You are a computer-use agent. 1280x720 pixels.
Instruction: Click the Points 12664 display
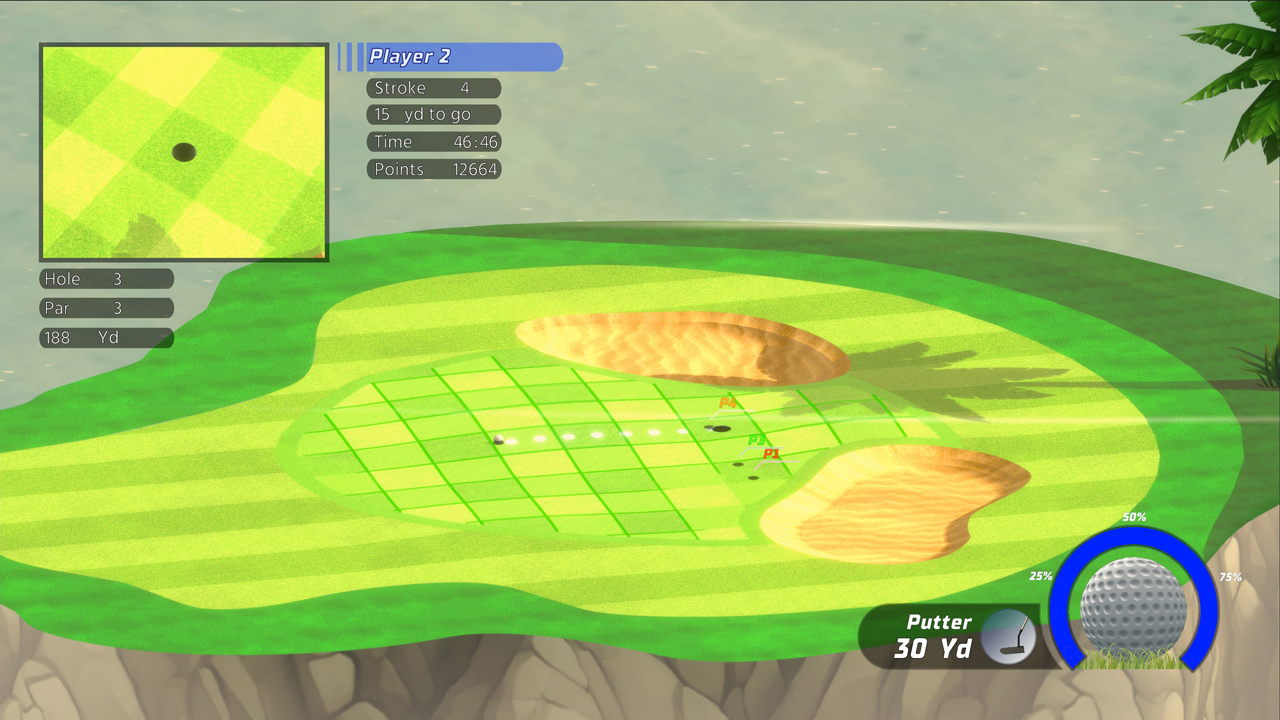433,169
